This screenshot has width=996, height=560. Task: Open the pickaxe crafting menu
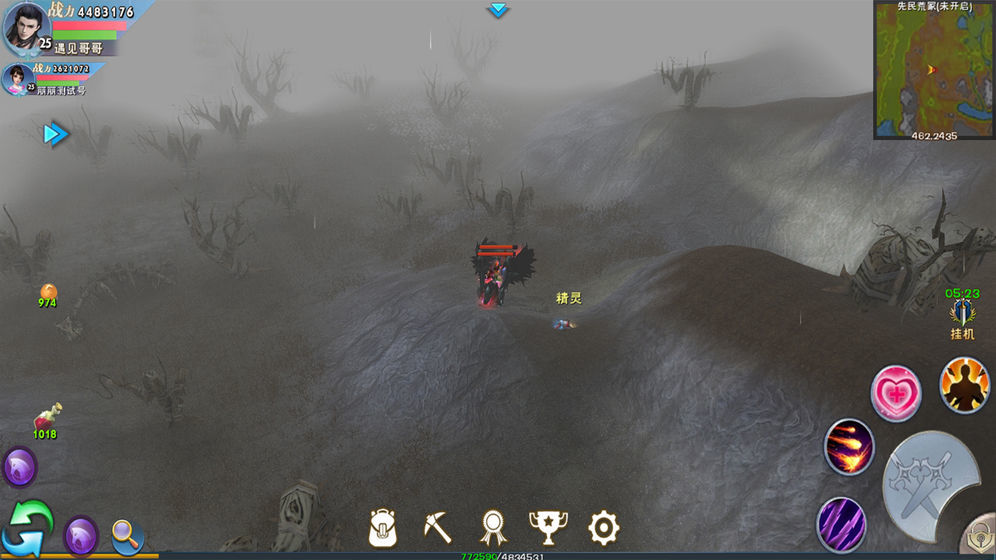[437, 526]
